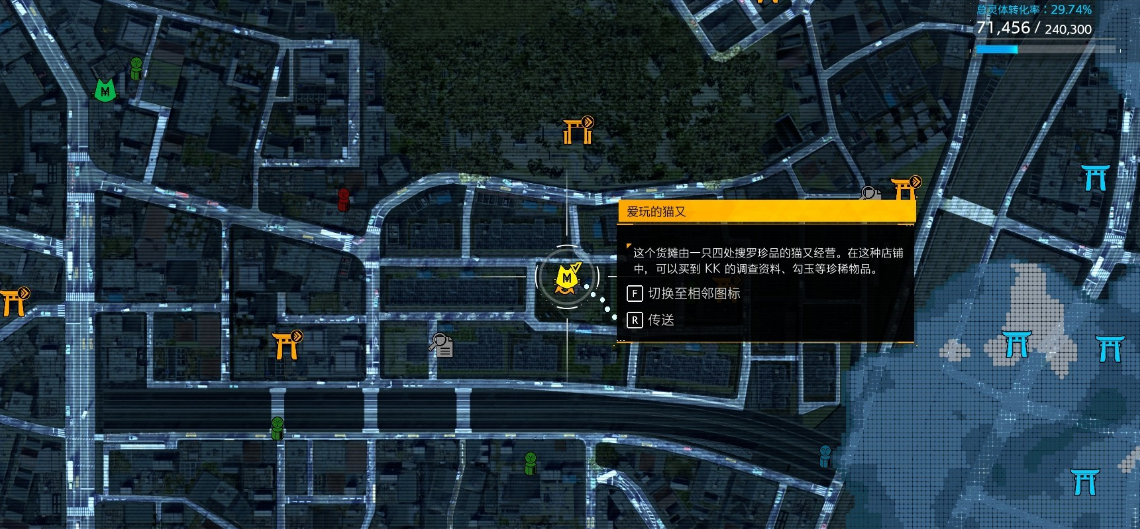Select the highlighted yellow nekomata stall marker
The height and width of the screenshot is (529, 1140).
pyautogui.click(x=568, y=277)
